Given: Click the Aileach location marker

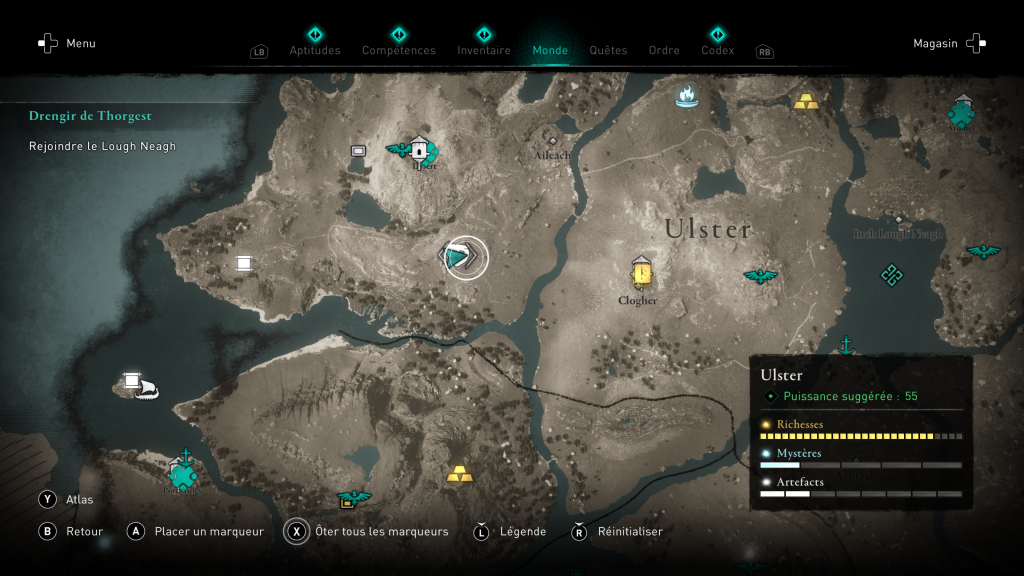Looking at the screenshot, I should tap(552, 142).
